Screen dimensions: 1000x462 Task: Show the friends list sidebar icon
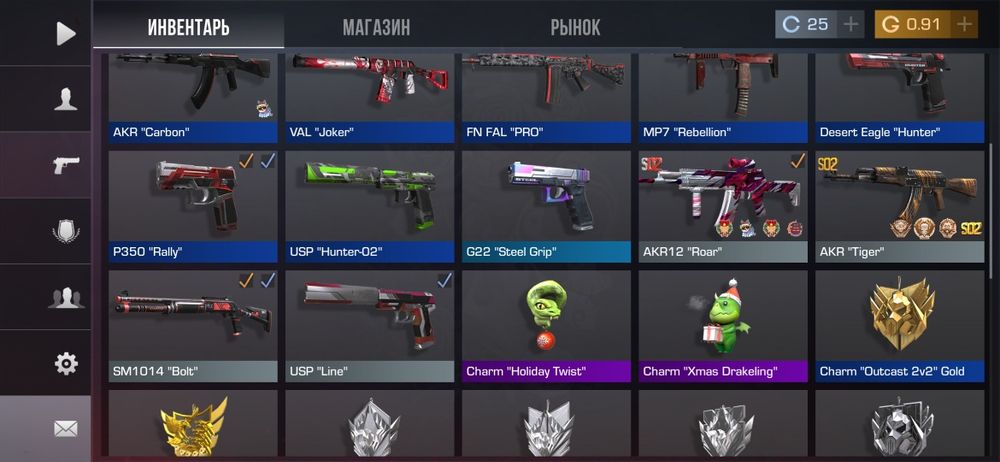click(65, 297)
